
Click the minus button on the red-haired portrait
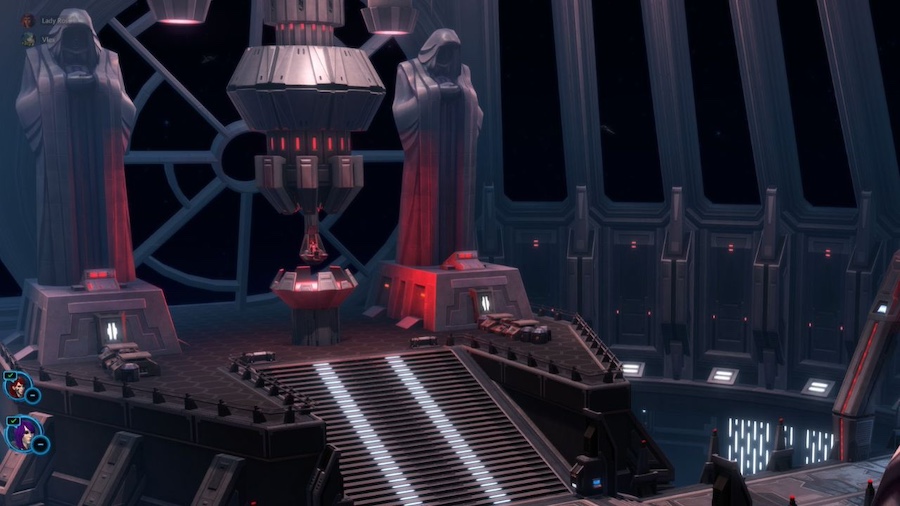pos(33,395)
